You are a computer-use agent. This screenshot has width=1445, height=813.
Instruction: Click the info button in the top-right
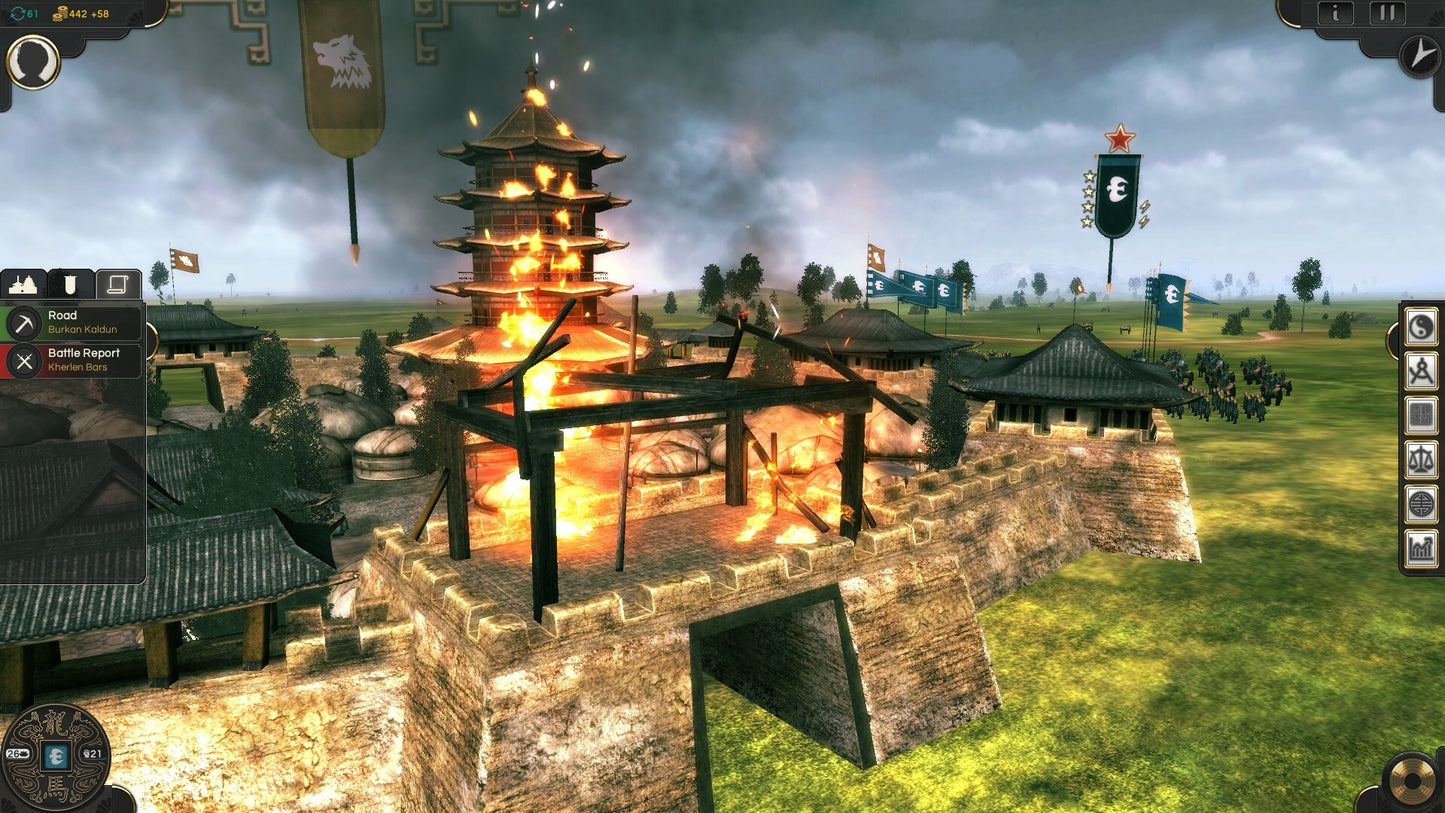tap(1338, 13)
